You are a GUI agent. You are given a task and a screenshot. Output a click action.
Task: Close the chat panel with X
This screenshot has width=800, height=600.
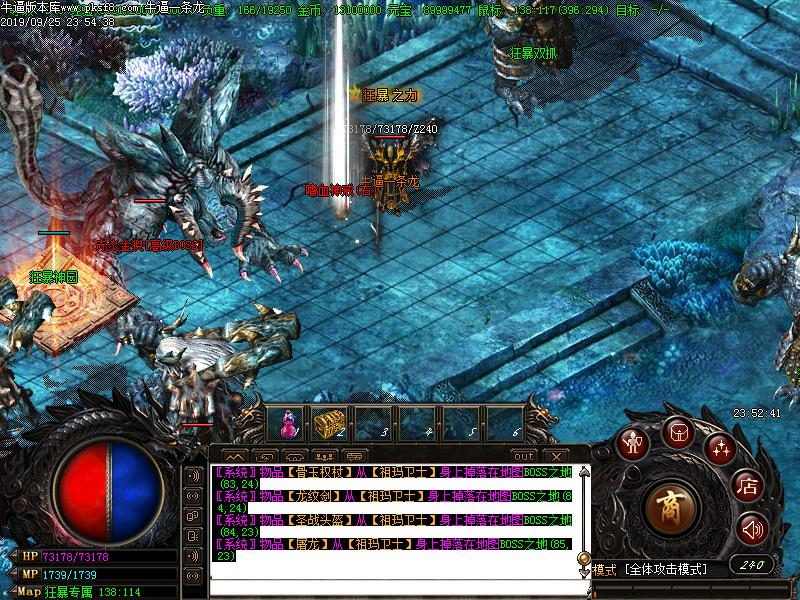pos(553,456)
